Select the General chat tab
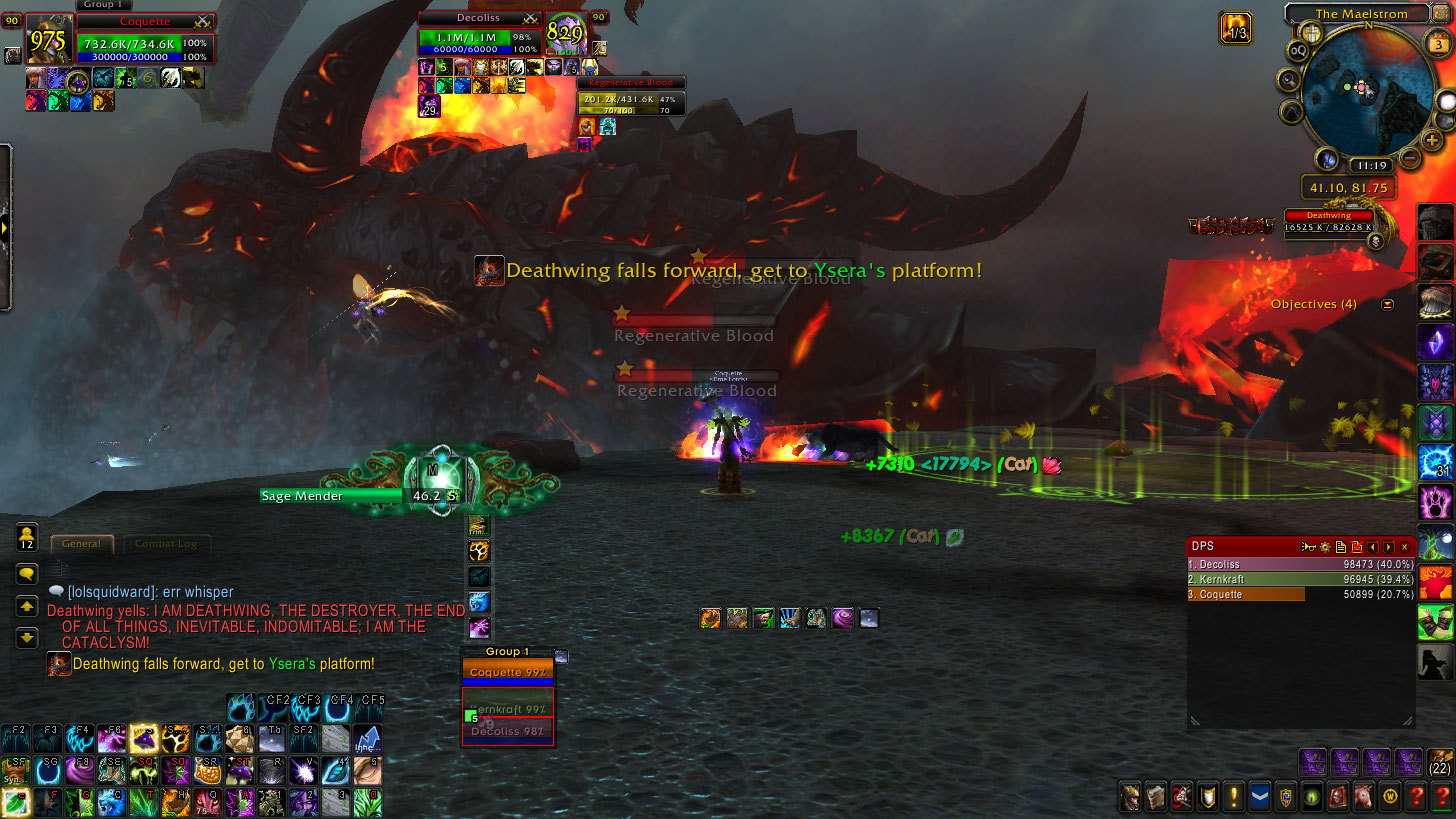Viewport: 1456px width, 819px height. pos(81,544)
